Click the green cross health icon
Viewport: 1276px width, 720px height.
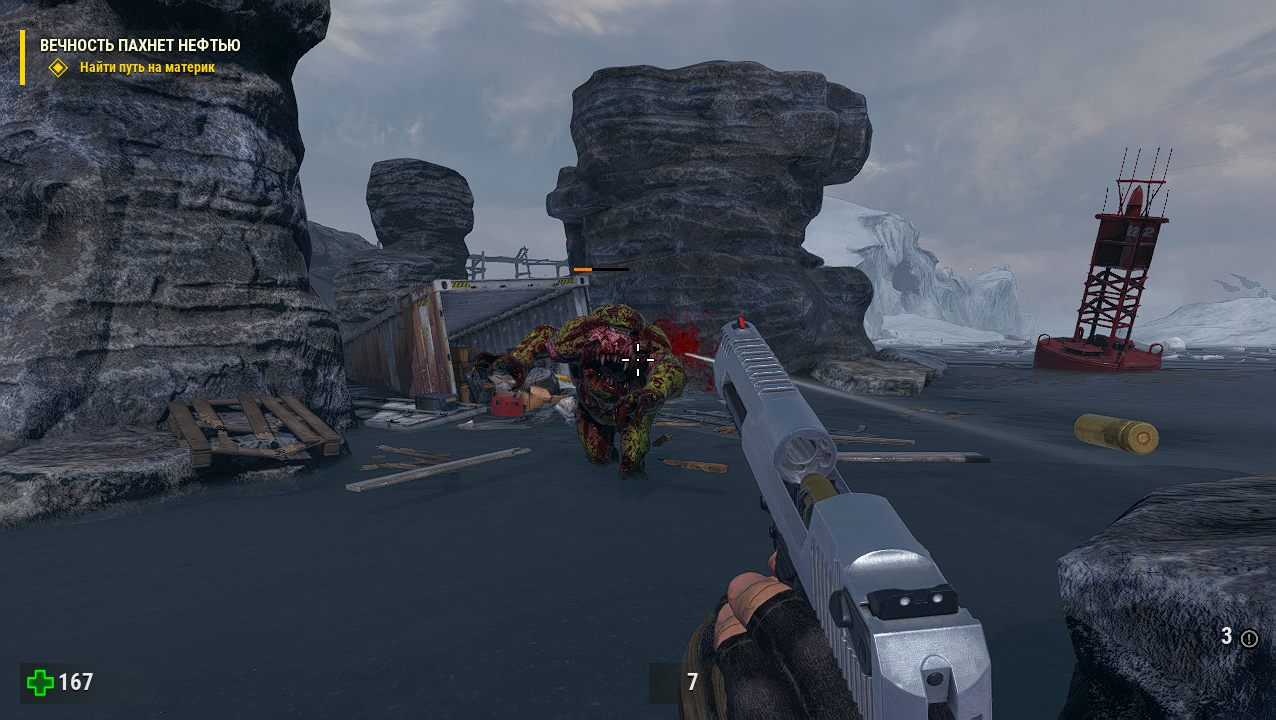(41, 683)
